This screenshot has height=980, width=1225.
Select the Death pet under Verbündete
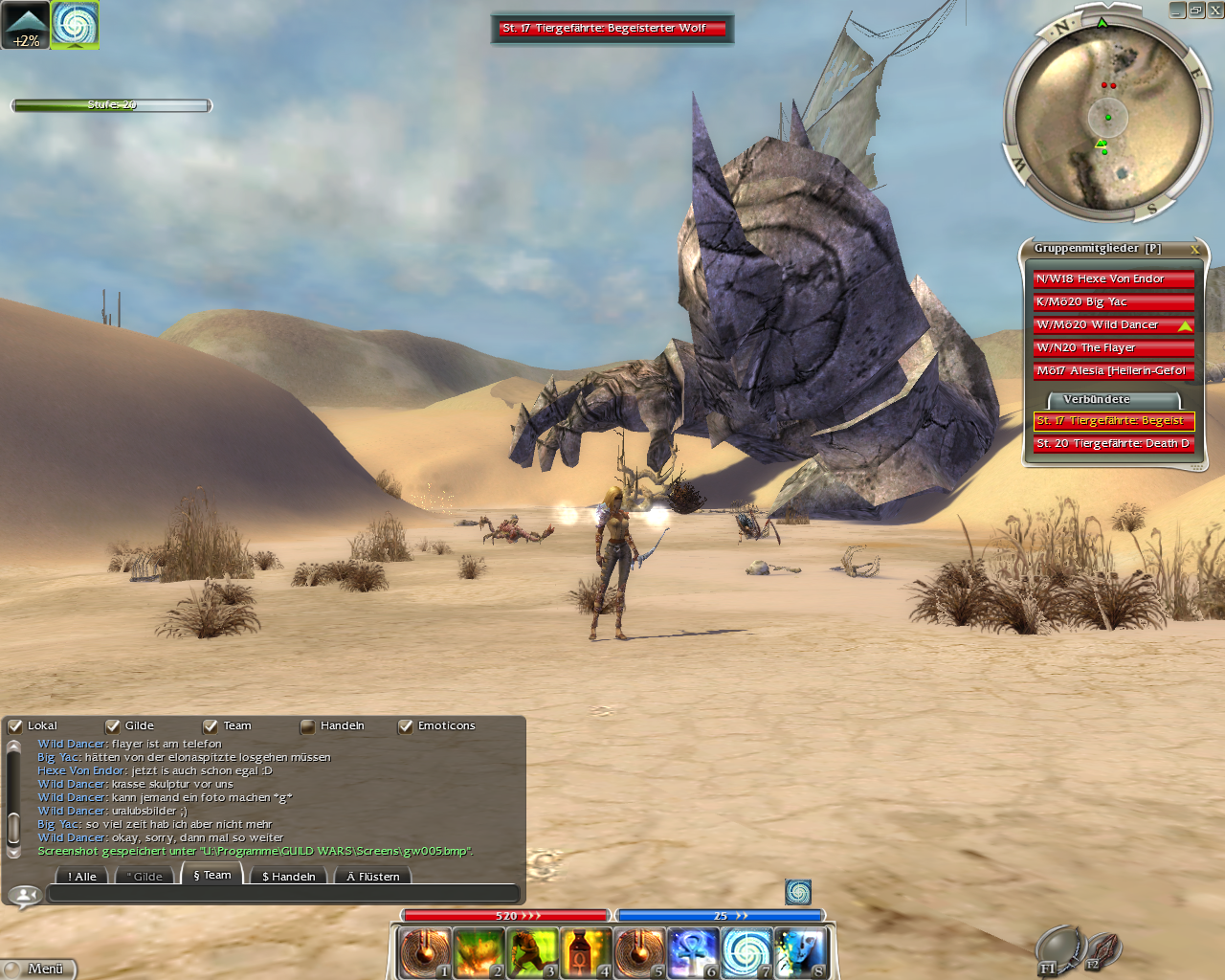(1113, 444)
